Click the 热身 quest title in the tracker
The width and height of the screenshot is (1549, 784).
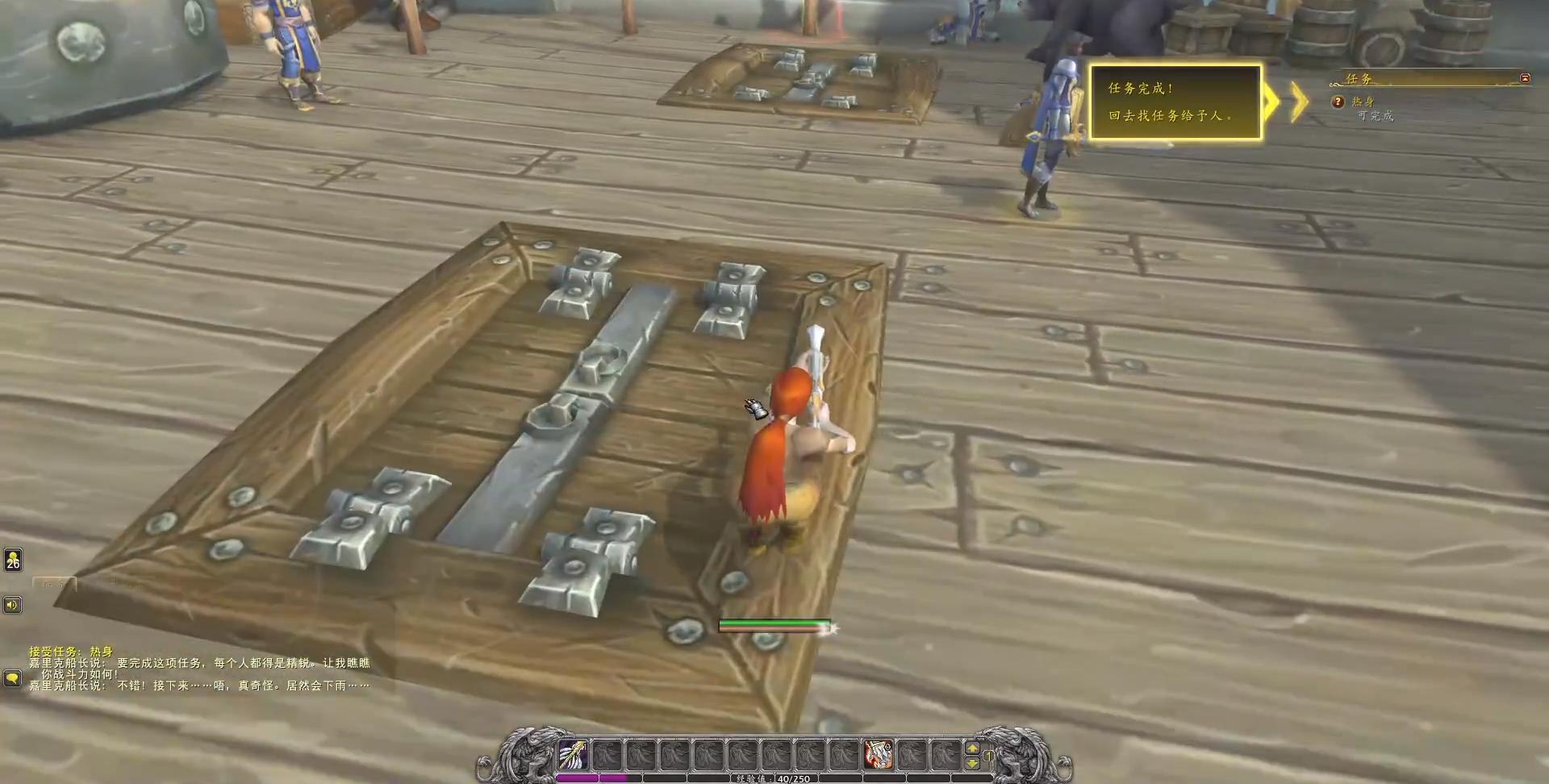[1364, 100]
